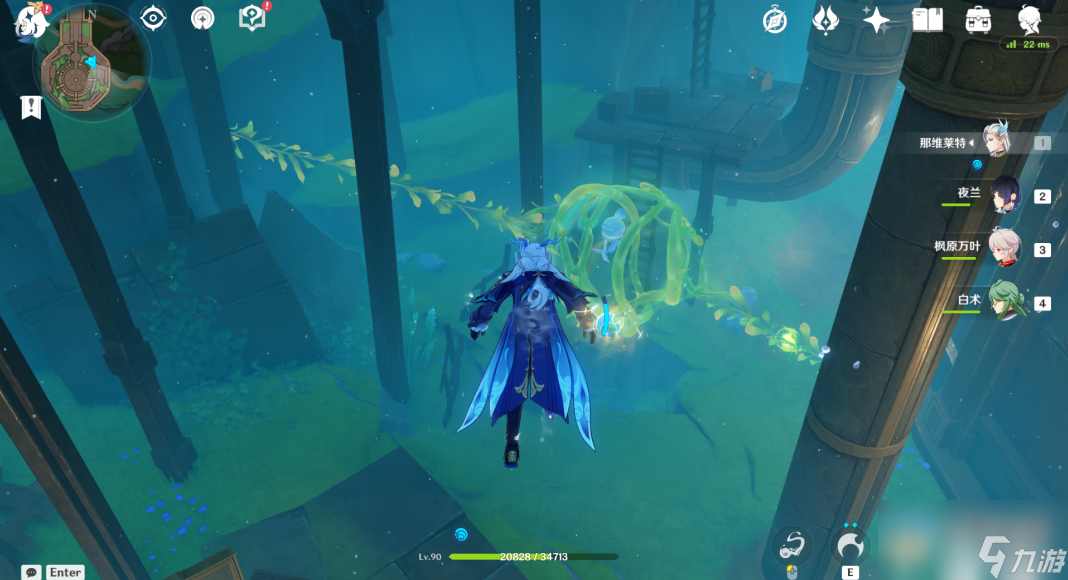1068x580 pixels.
Task: Switch to party member 白术
Action: coord(1004,301)
